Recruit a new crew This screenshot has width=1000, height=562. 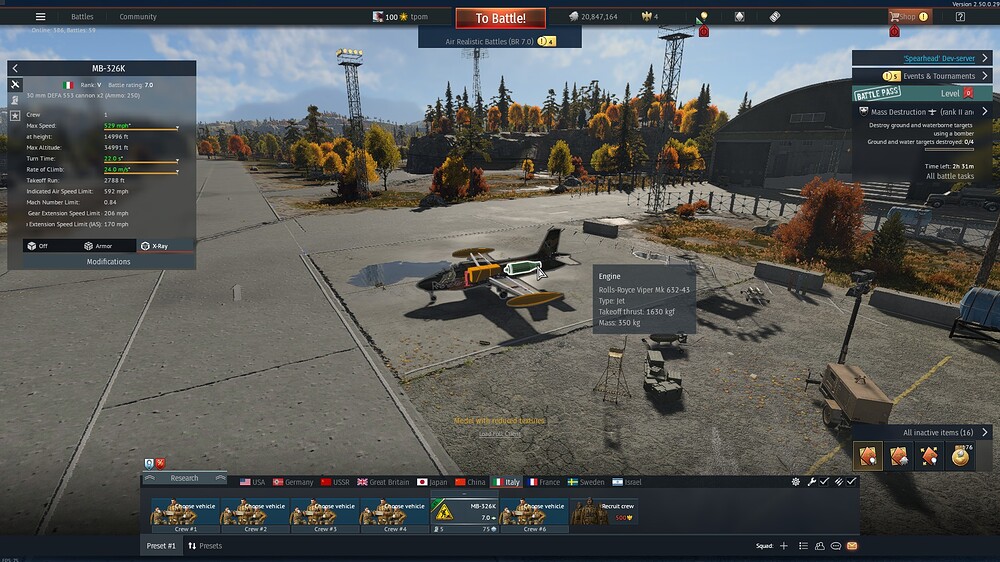point(603,512)
